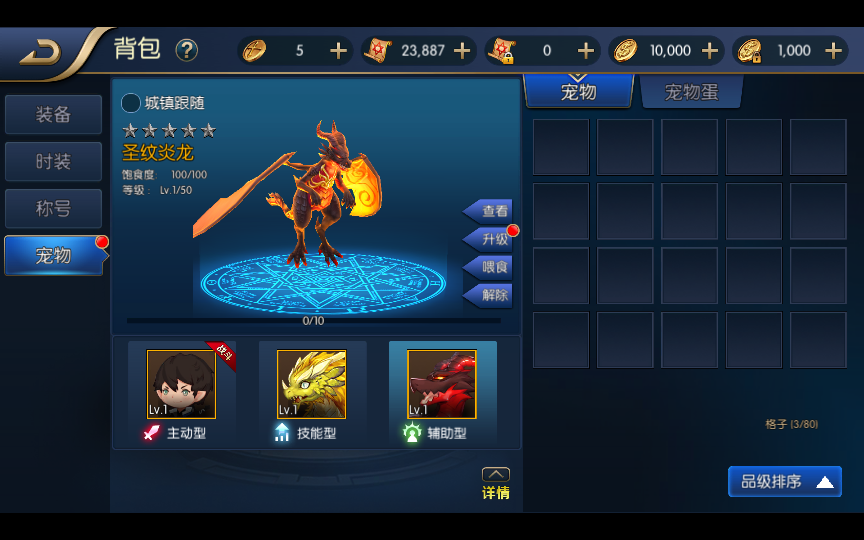Open the backpack help question mark

coord(187,50)
